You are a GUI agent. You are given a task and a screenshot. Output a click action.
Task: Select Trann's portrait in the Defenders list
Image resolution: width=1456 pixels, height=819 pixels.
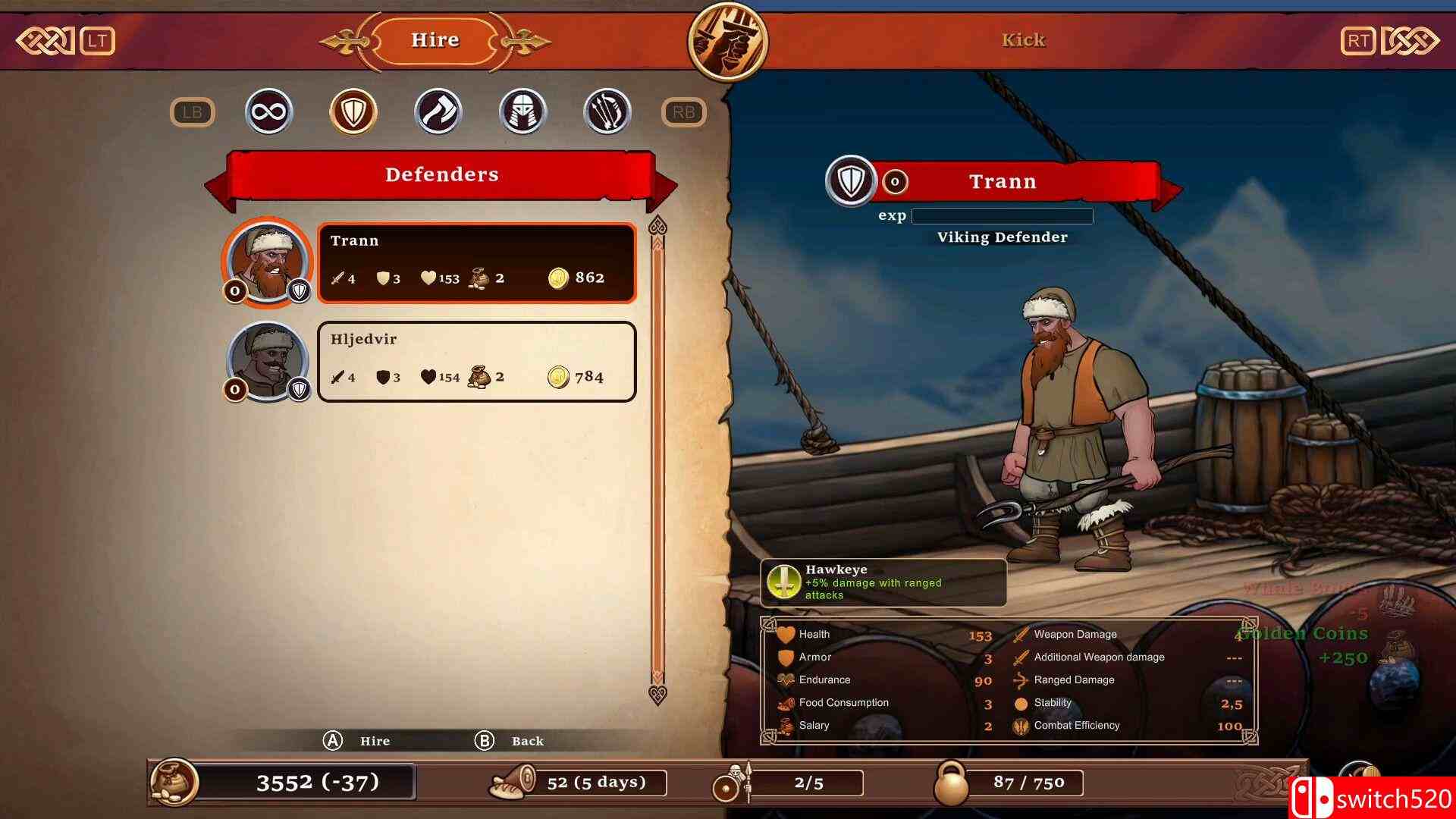(x=267, y=262)
